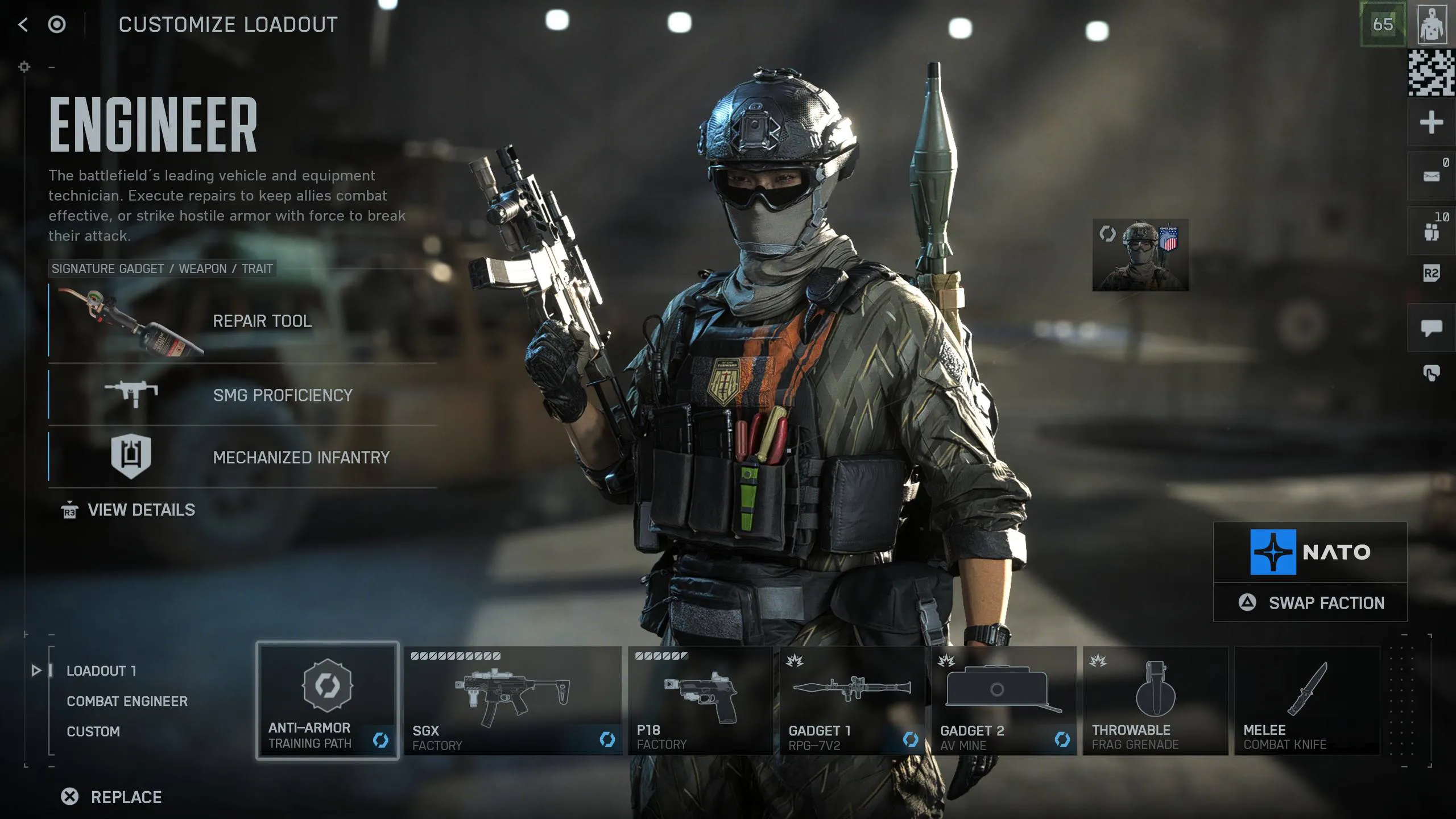Click the soldier appearance thumbnail
Viewport: 1456px width, 819px height.
point(1140,255)
